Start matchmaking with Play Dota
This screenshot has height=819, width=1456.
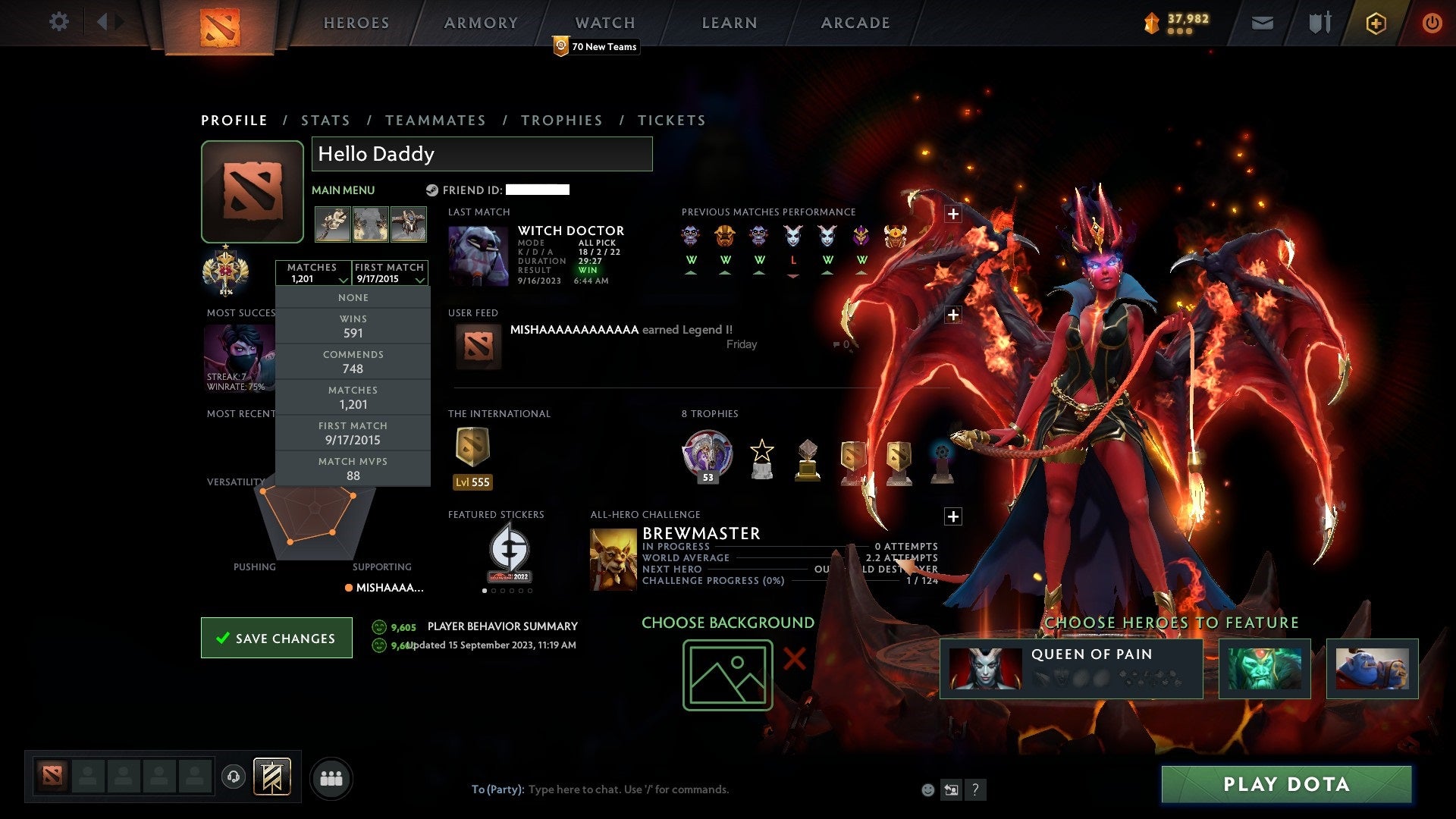click(1286, 784)
